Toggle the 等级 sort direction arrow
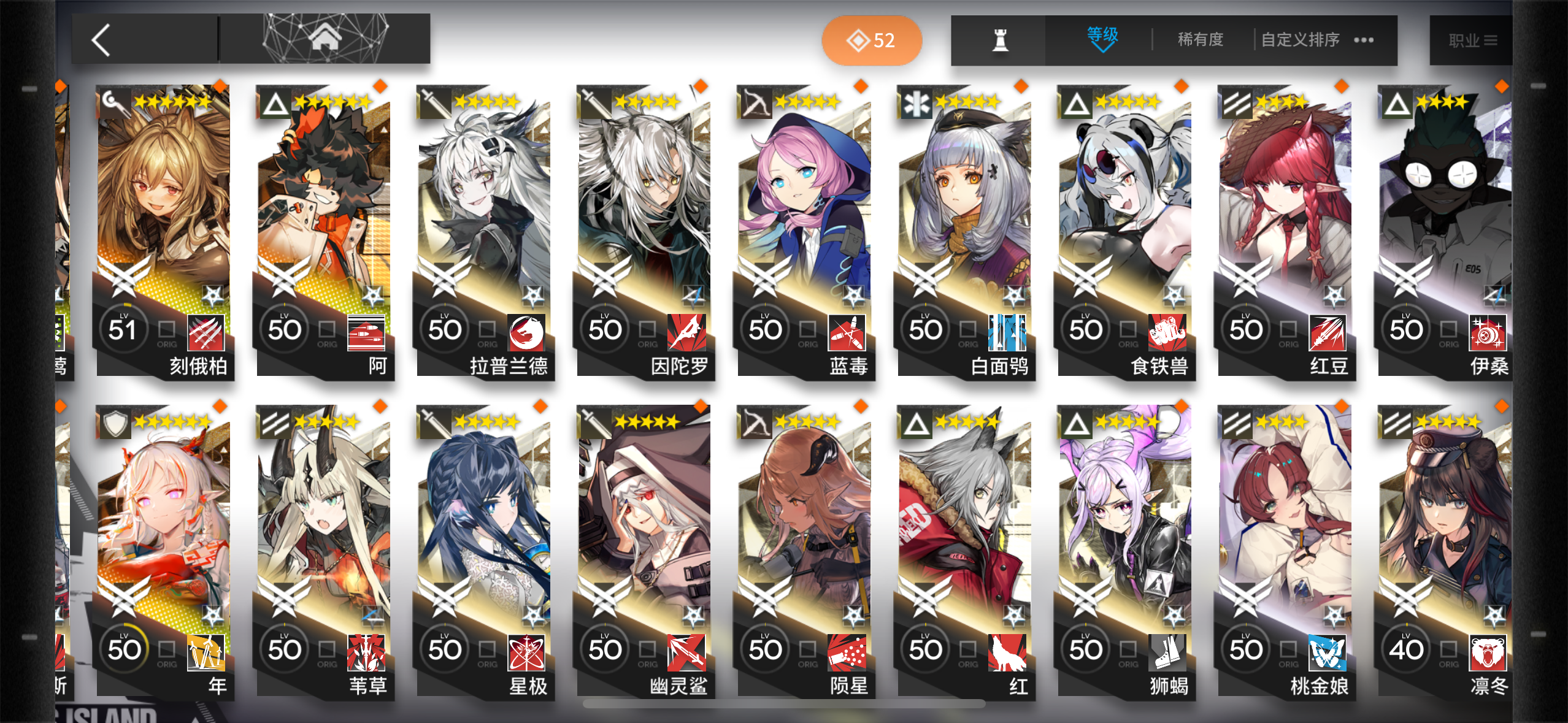1568x723 pixels. coord(1102,48)
